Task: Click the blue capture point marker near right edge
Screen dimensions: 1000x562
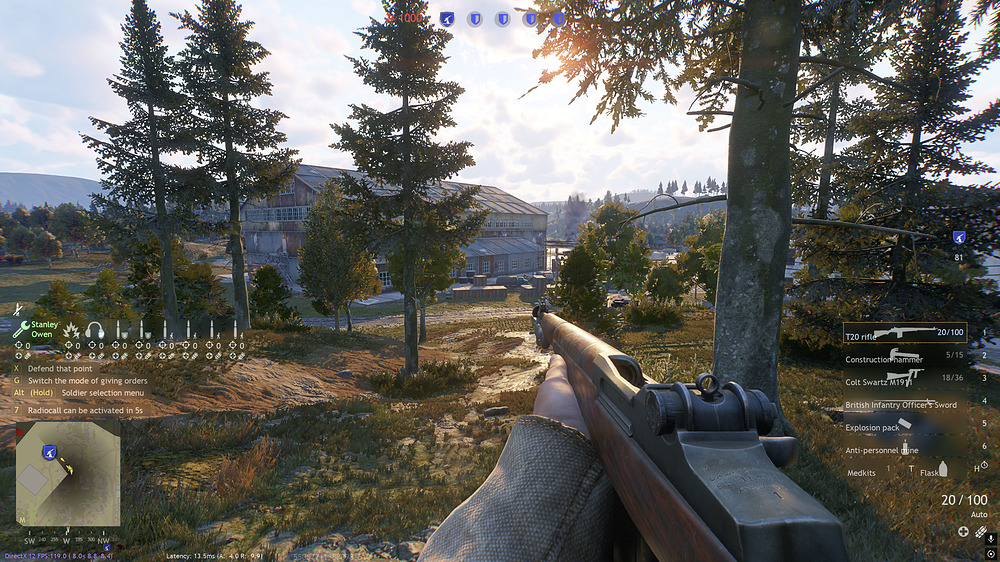Action: point(959,238)
